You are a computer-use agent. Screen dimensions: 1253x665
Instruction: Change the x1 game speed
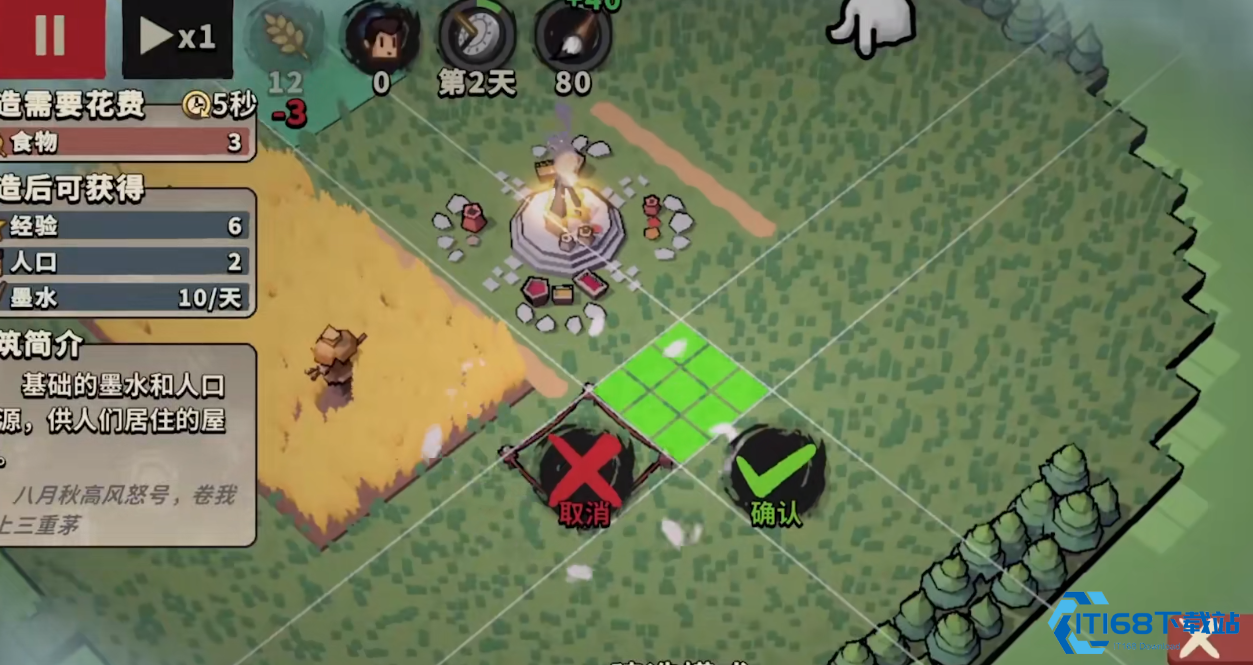[177, 37]
